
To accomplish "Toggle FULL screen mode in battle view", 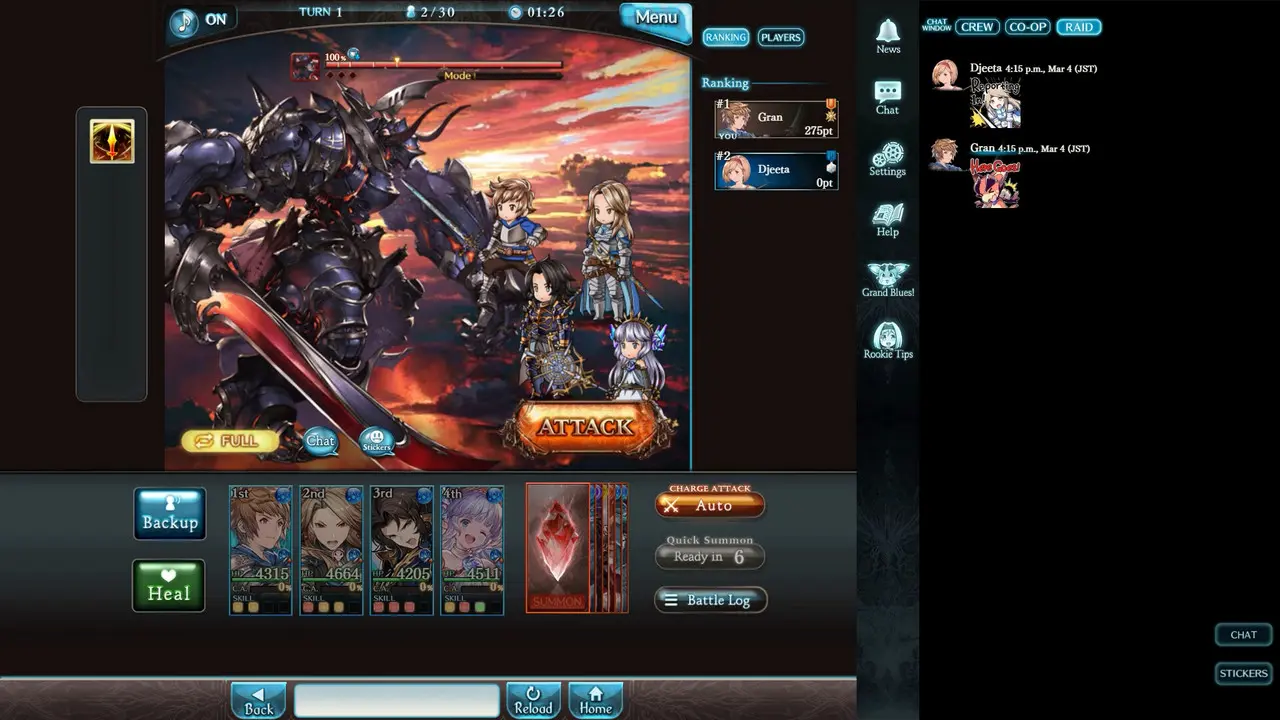I will (228, 440).
